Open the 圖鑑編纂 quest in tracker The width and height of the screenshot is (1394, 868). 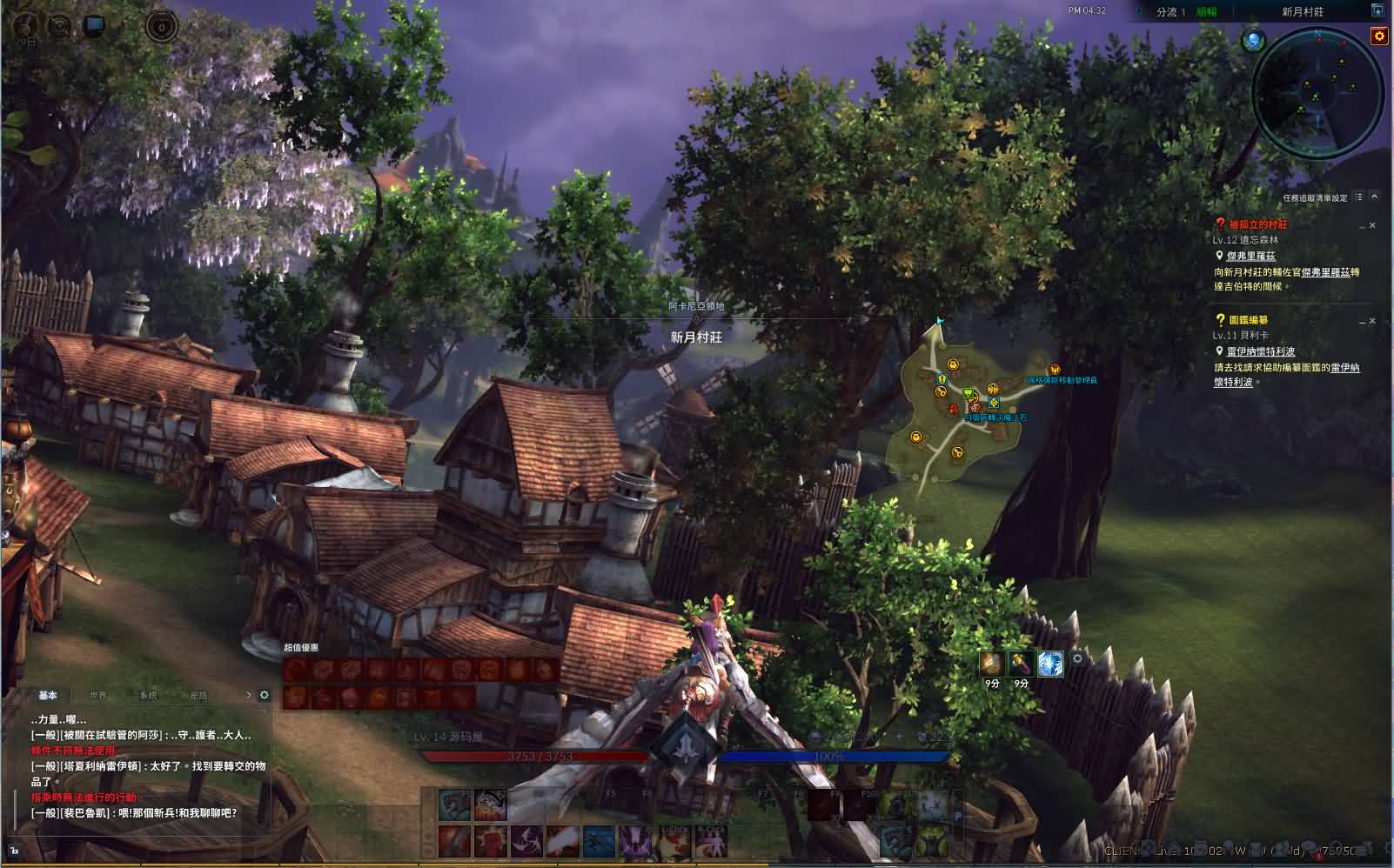[1248, 320]
